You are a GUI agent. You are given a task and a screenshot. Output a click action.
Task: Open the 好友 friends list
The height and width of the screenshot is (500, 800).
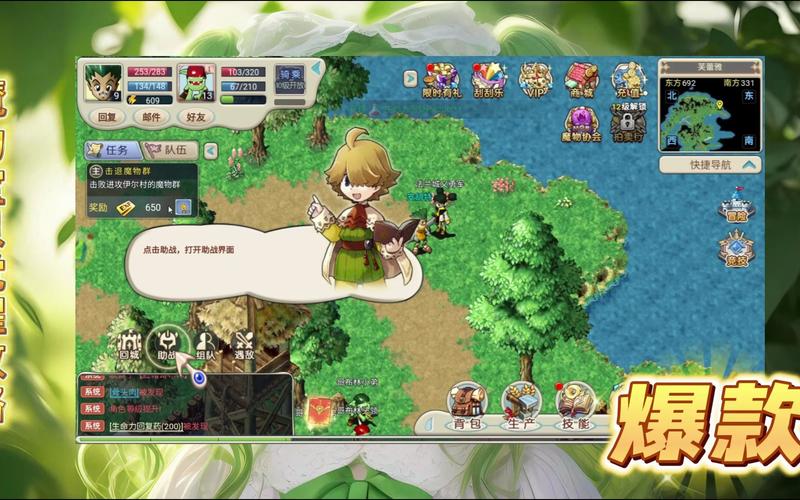tap(195, 116)
